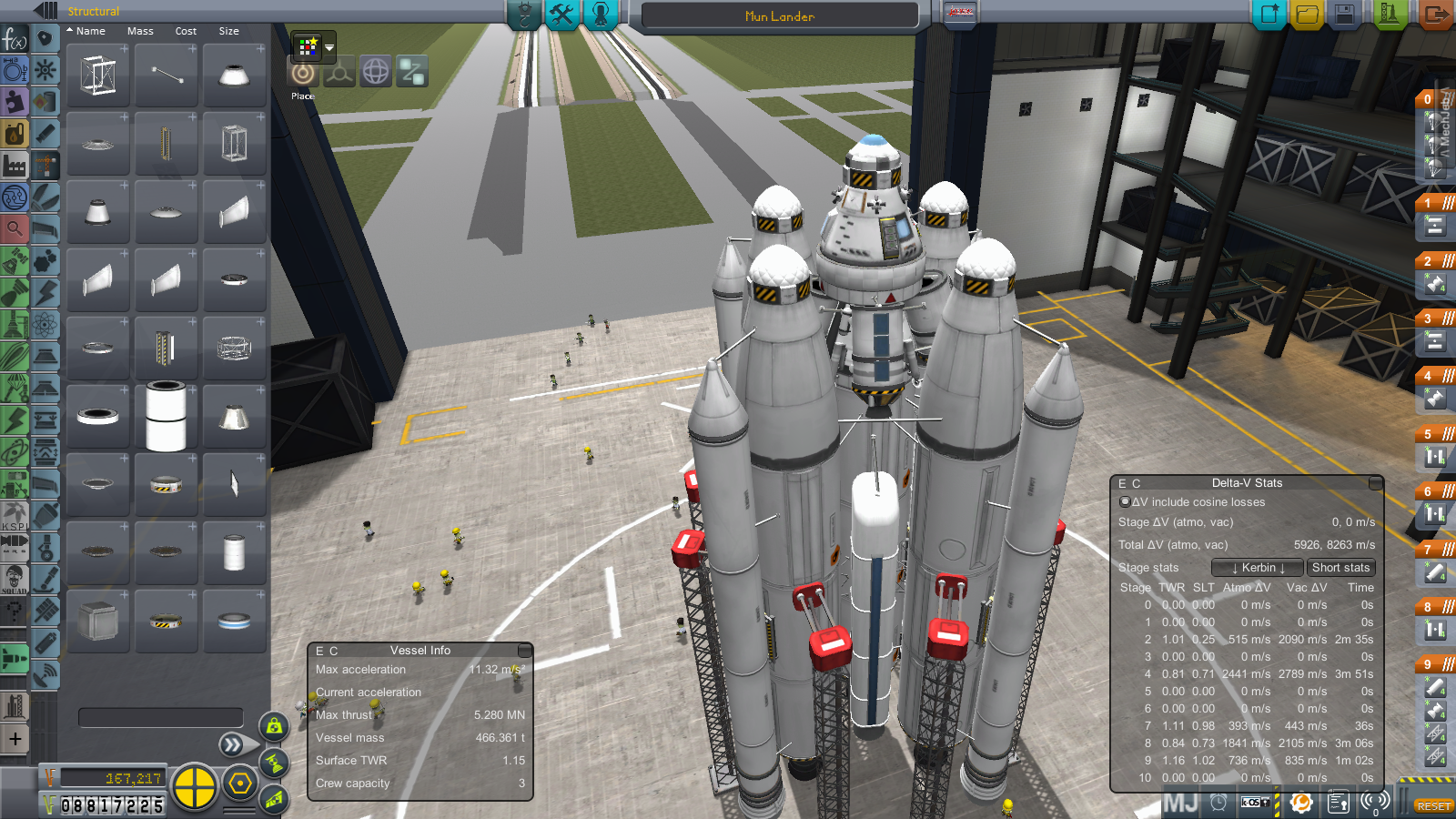The height and width of the screenshot is (819, 1456).
Task: Exit the Vehicle Assembly Building
Action: click(1435, 15)
